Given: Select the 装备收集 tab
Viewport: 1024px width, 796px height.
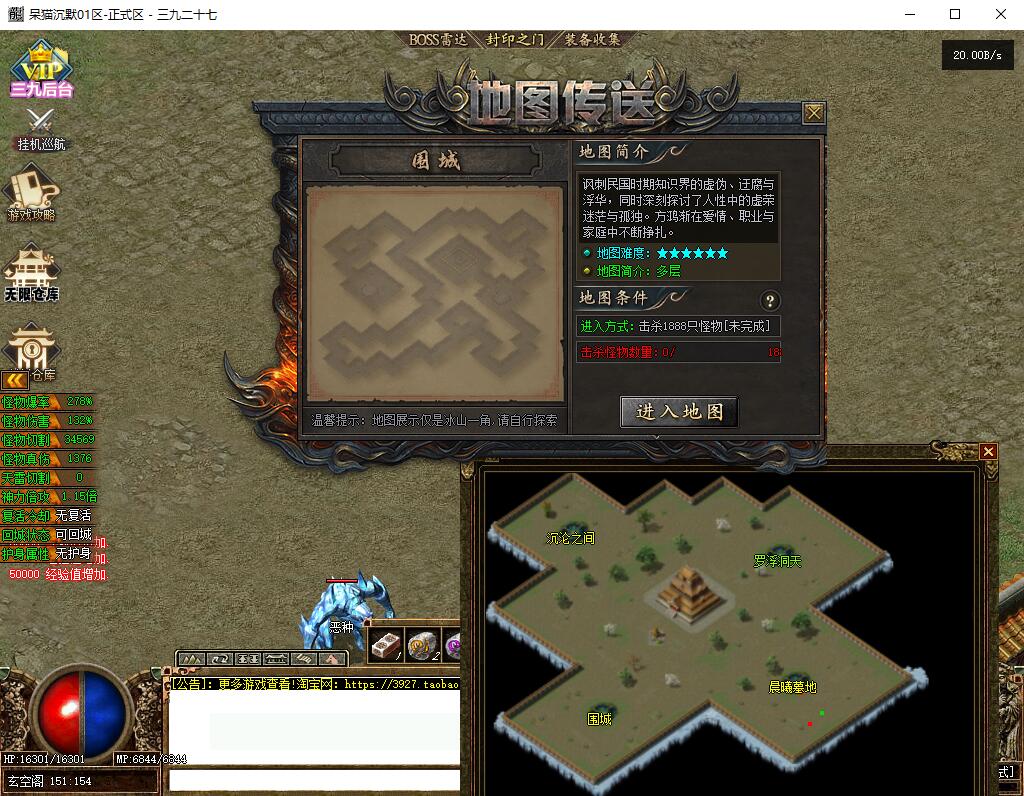Looking at the screenshot, I should [593, 40].
